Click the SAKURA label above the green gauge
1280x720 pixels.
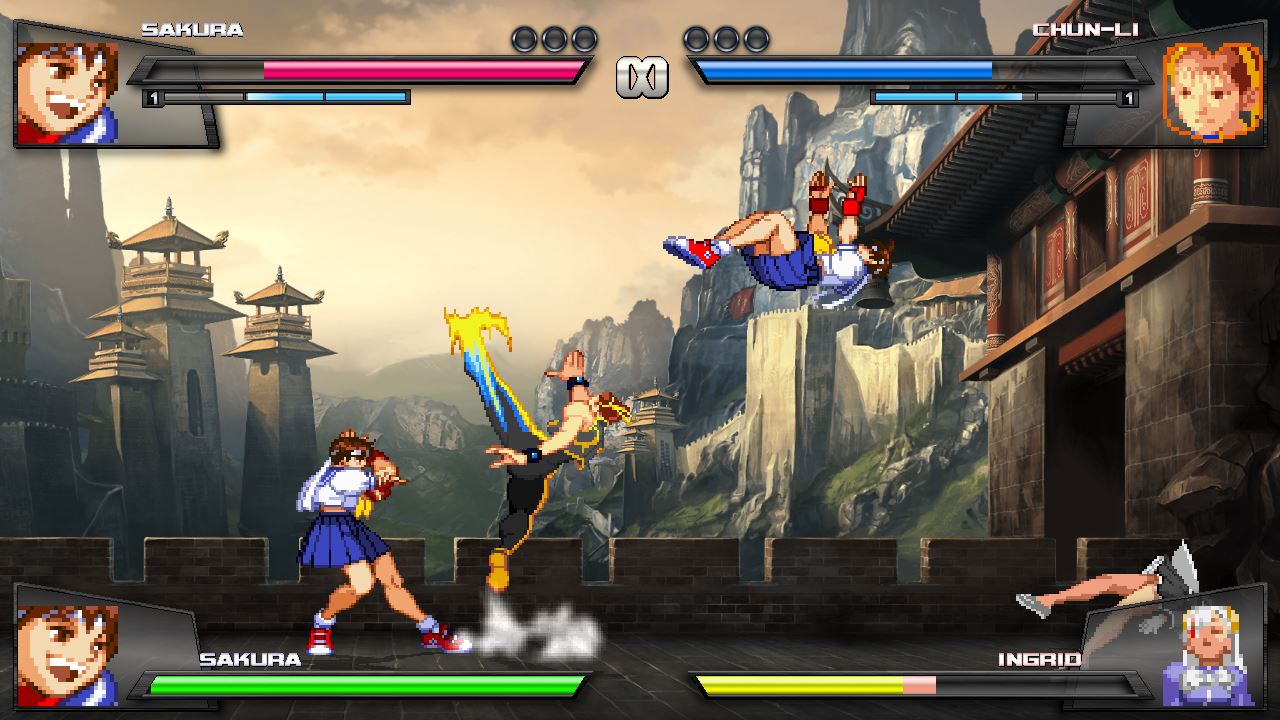click(248, 659)
